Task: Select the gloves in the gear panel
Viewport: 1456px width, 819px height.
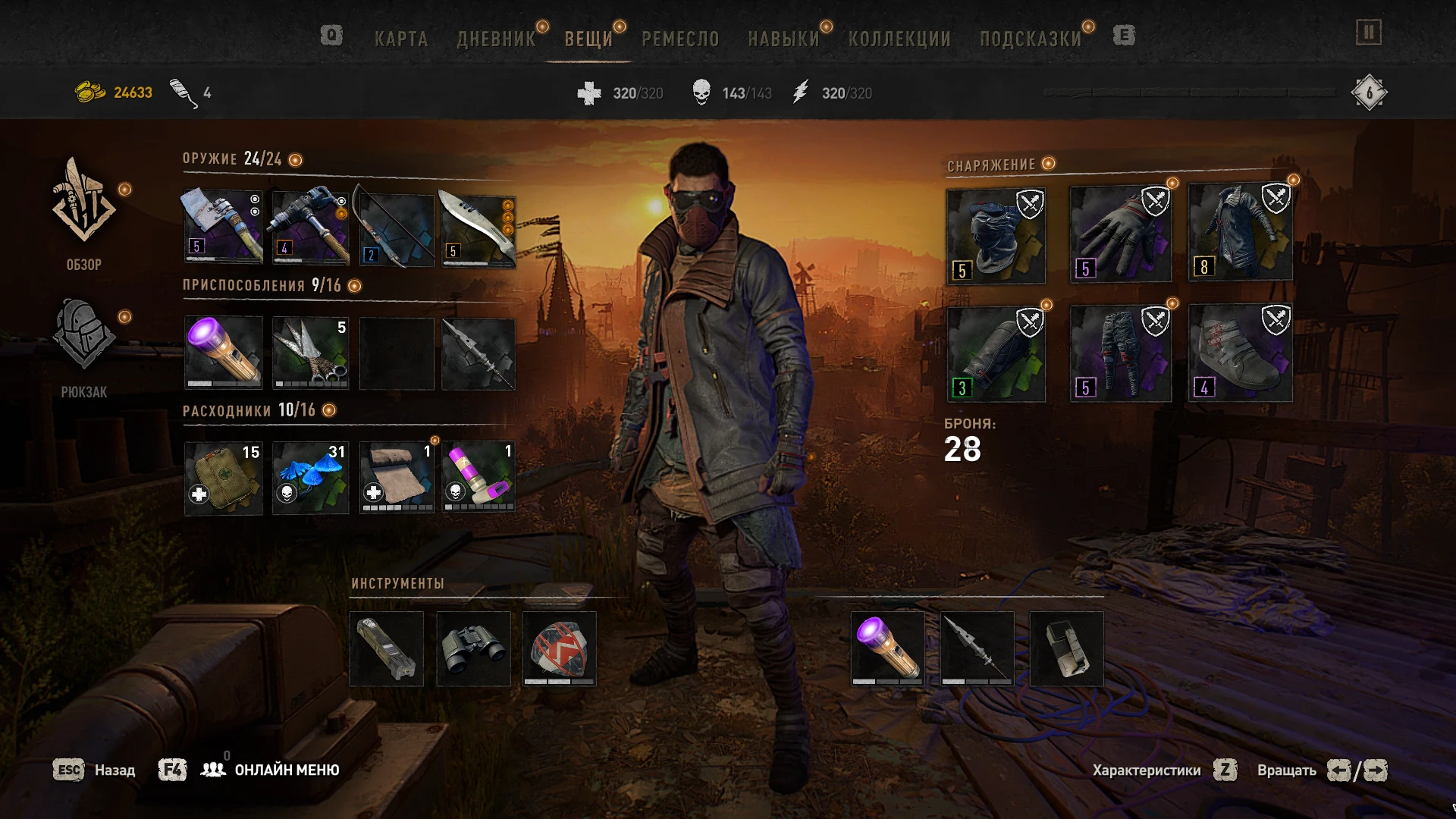Action: tap(1119, 231)
